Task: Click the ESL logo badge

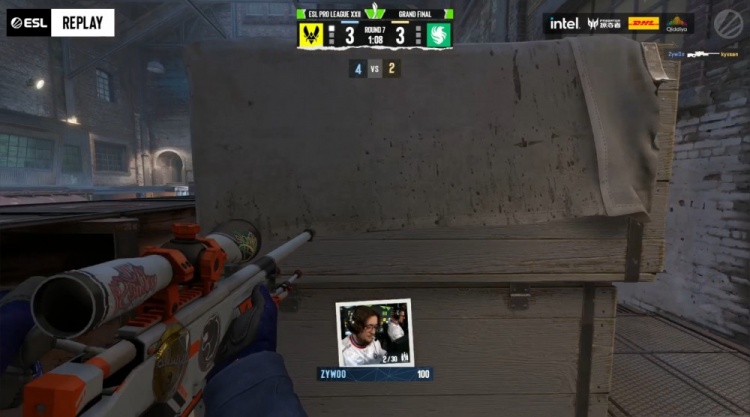Action: [x=28, y=22]
